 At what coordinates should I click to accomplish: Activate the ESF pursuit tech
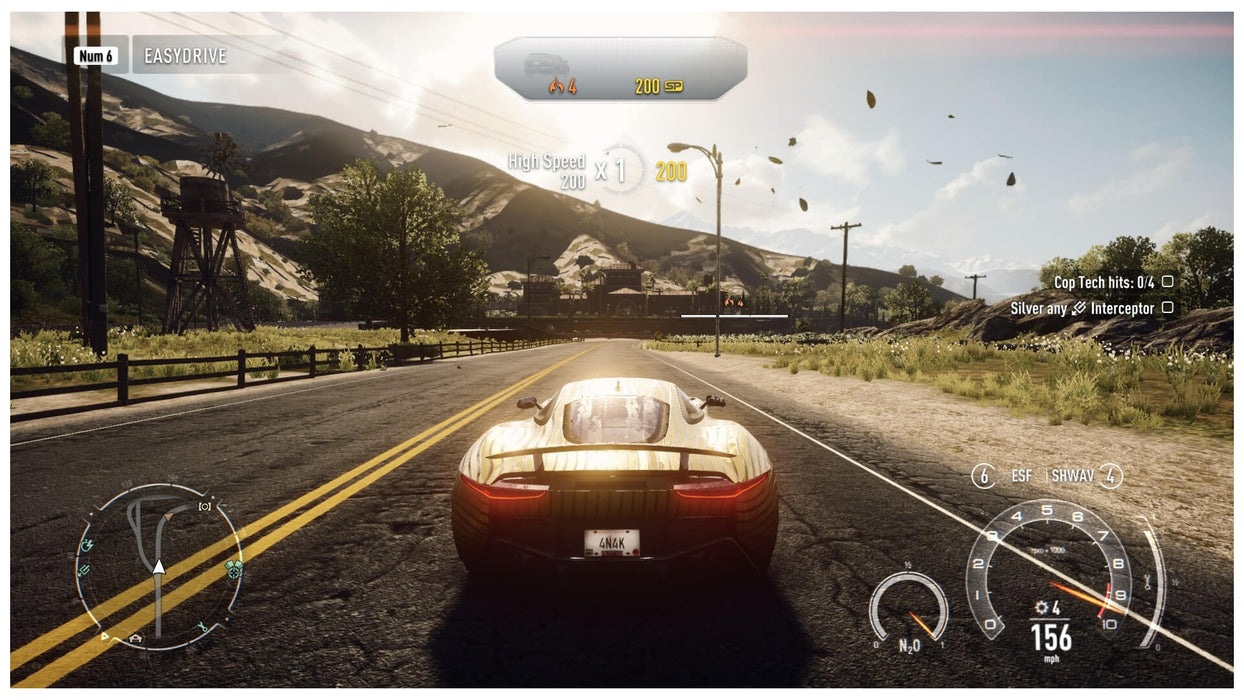click(1020, 476)
